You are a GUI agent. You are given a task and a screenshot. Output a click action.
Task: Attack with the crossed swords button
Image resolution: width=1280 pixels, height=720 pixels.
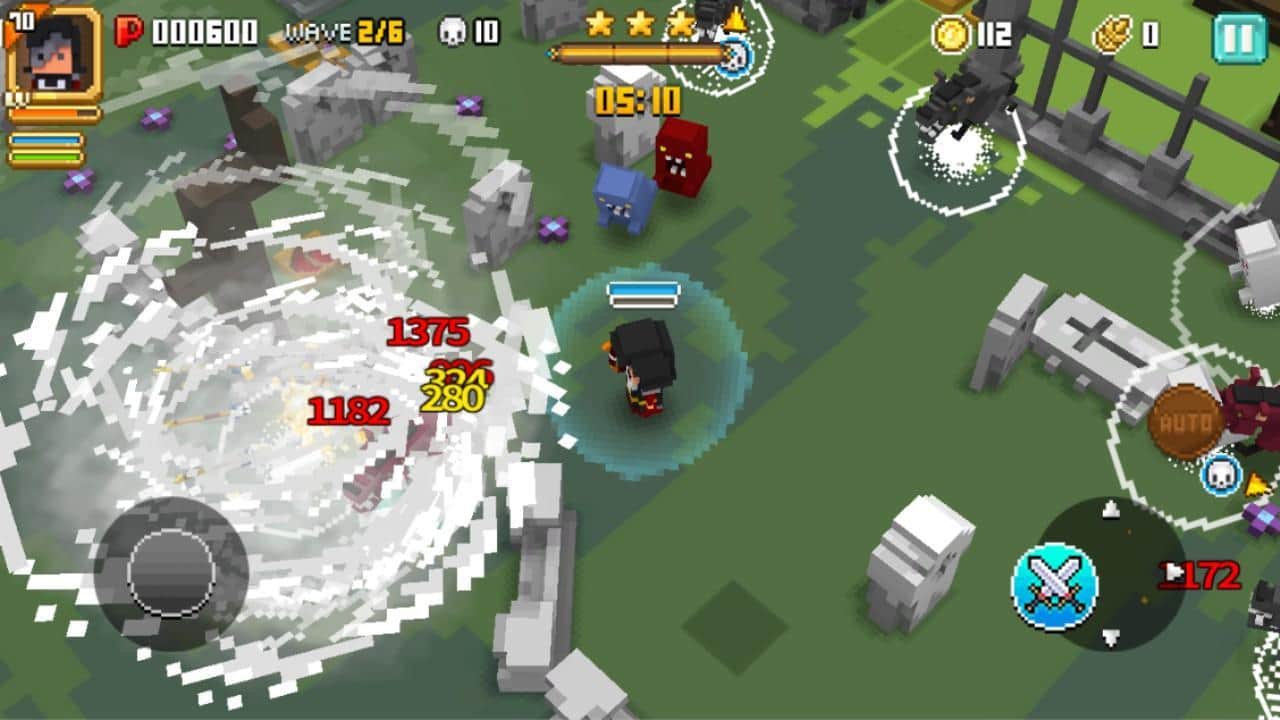coord(1054,587)
